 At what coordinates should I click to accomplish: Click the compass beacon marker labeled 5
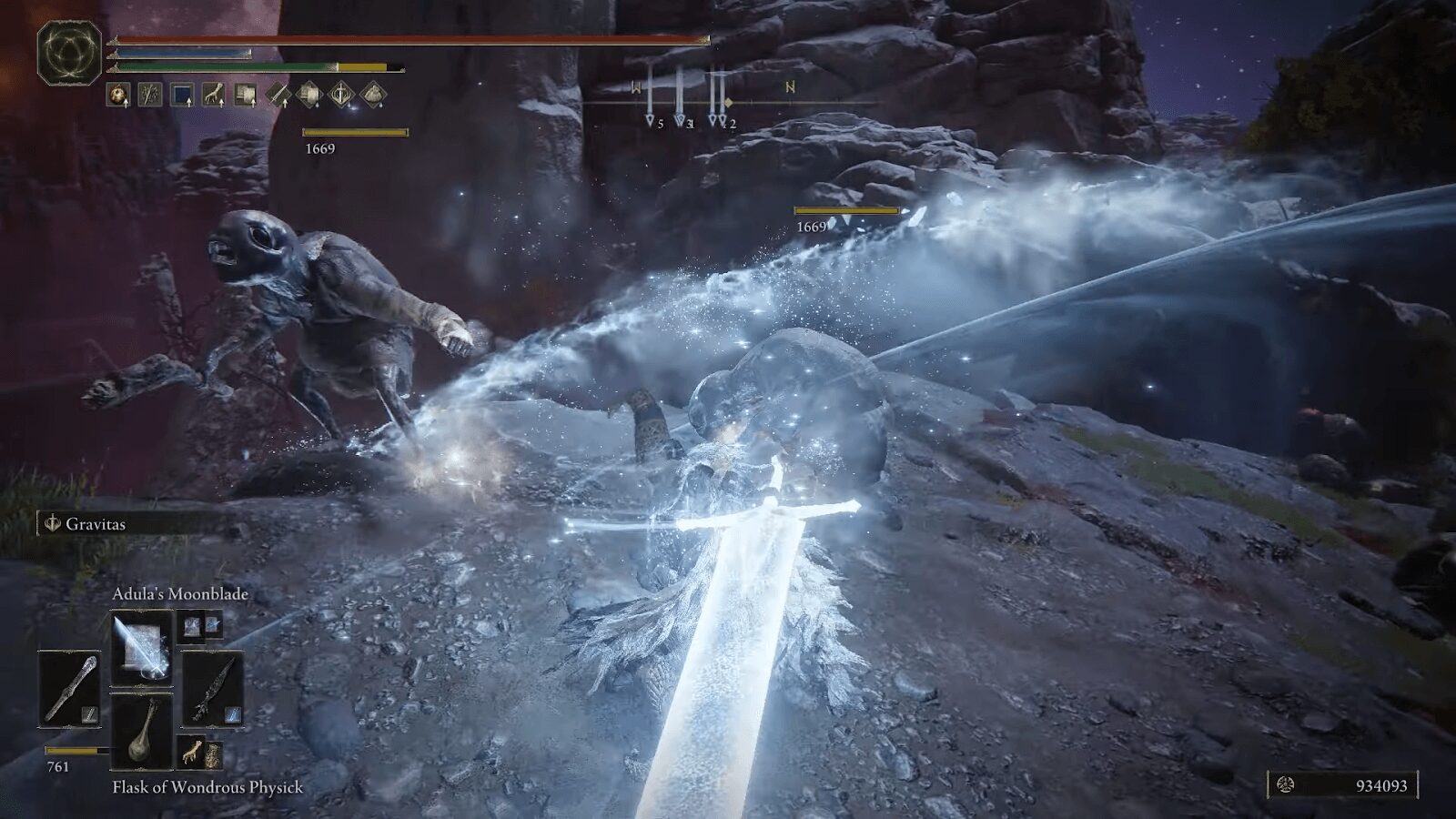click(x=651, y=119)
